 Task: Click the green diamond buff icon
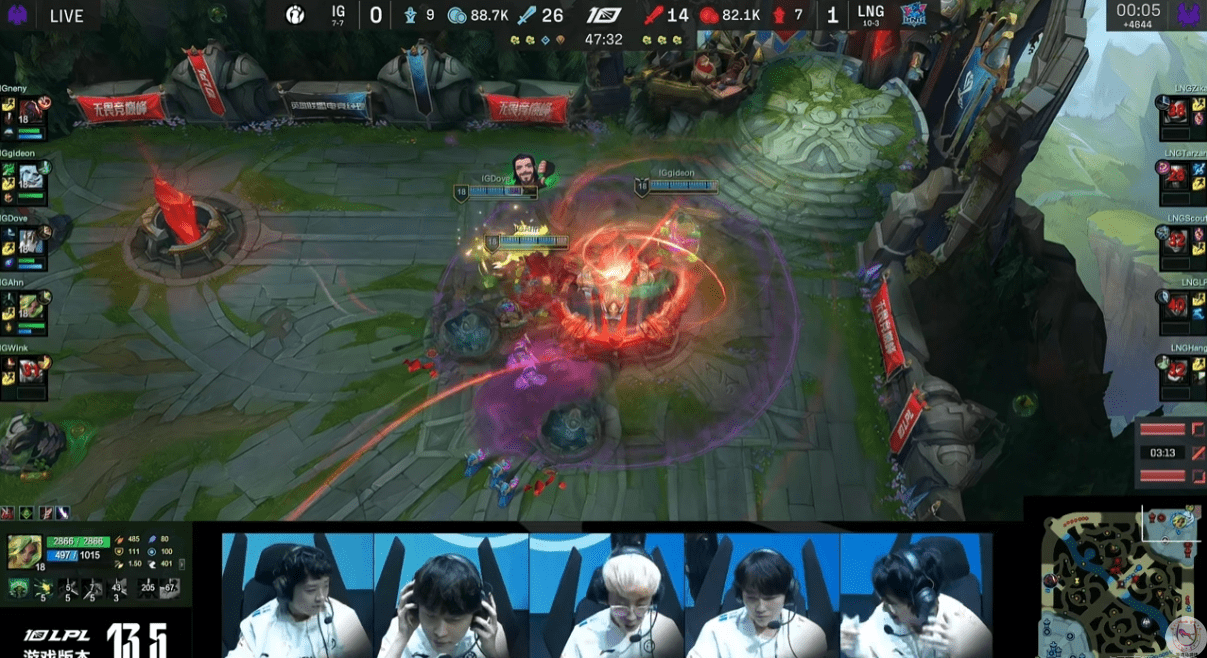point(26,513)
